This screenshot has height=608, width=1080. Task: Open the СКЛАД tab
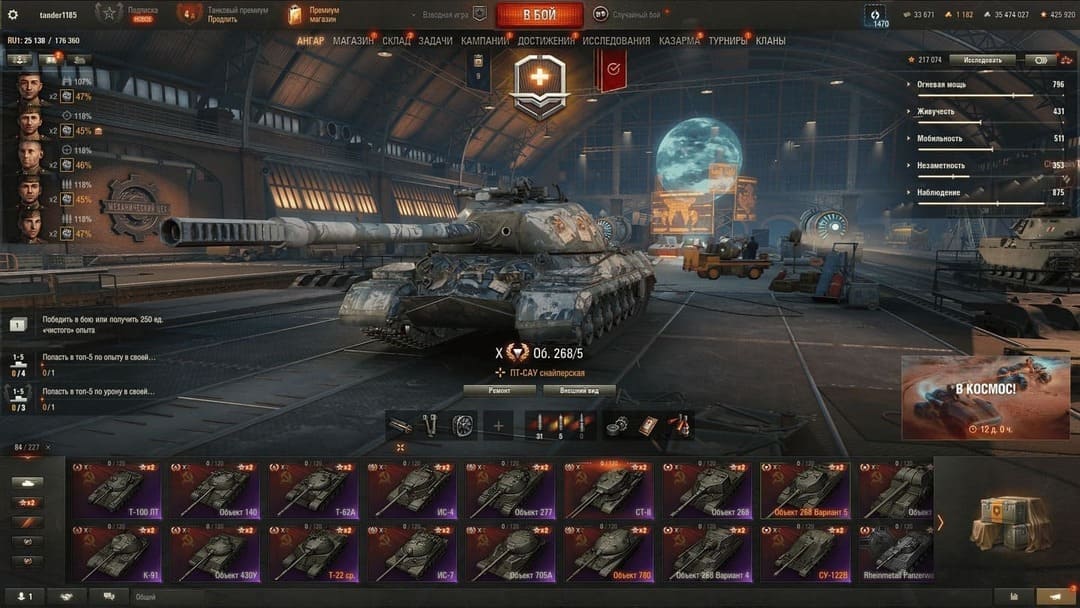click(396, 41)
